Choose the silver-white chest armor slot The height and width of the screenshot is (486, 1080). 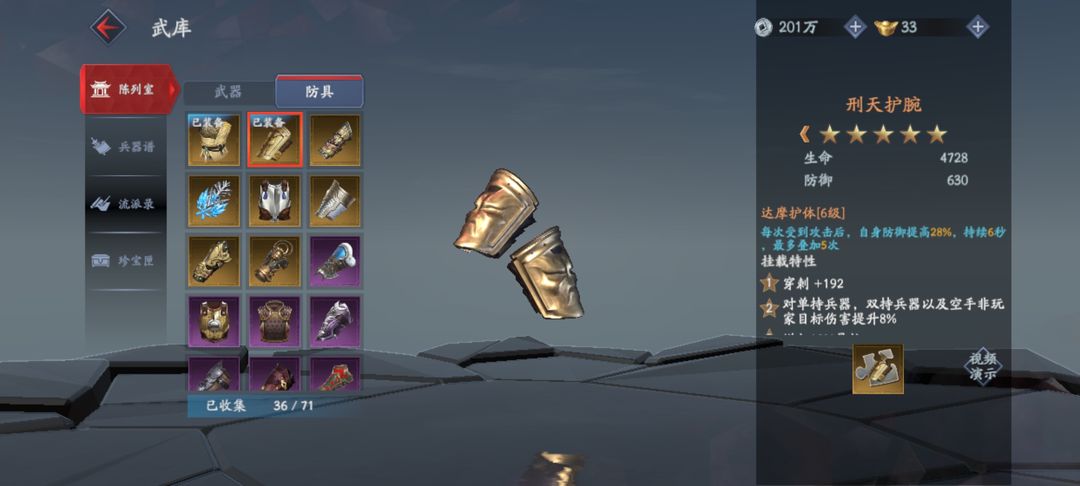pyautogui.click(x=274, y=201)
